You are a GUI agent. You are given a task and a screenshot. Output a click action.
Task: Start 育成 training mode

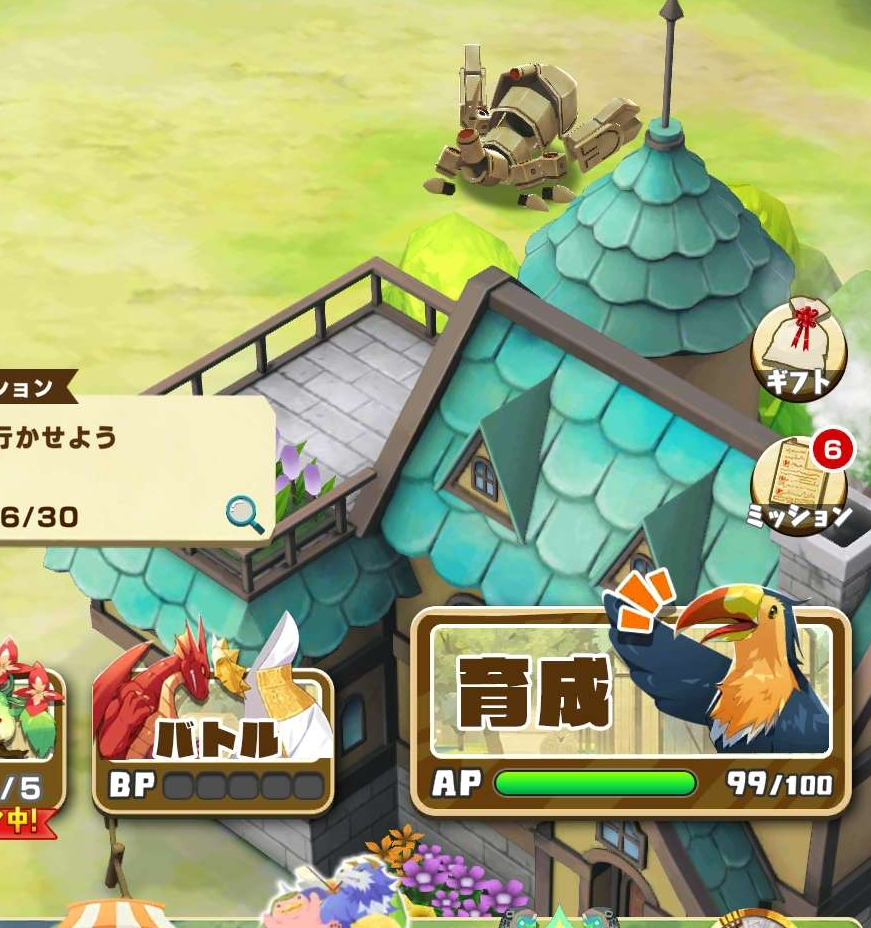point(630,708)
